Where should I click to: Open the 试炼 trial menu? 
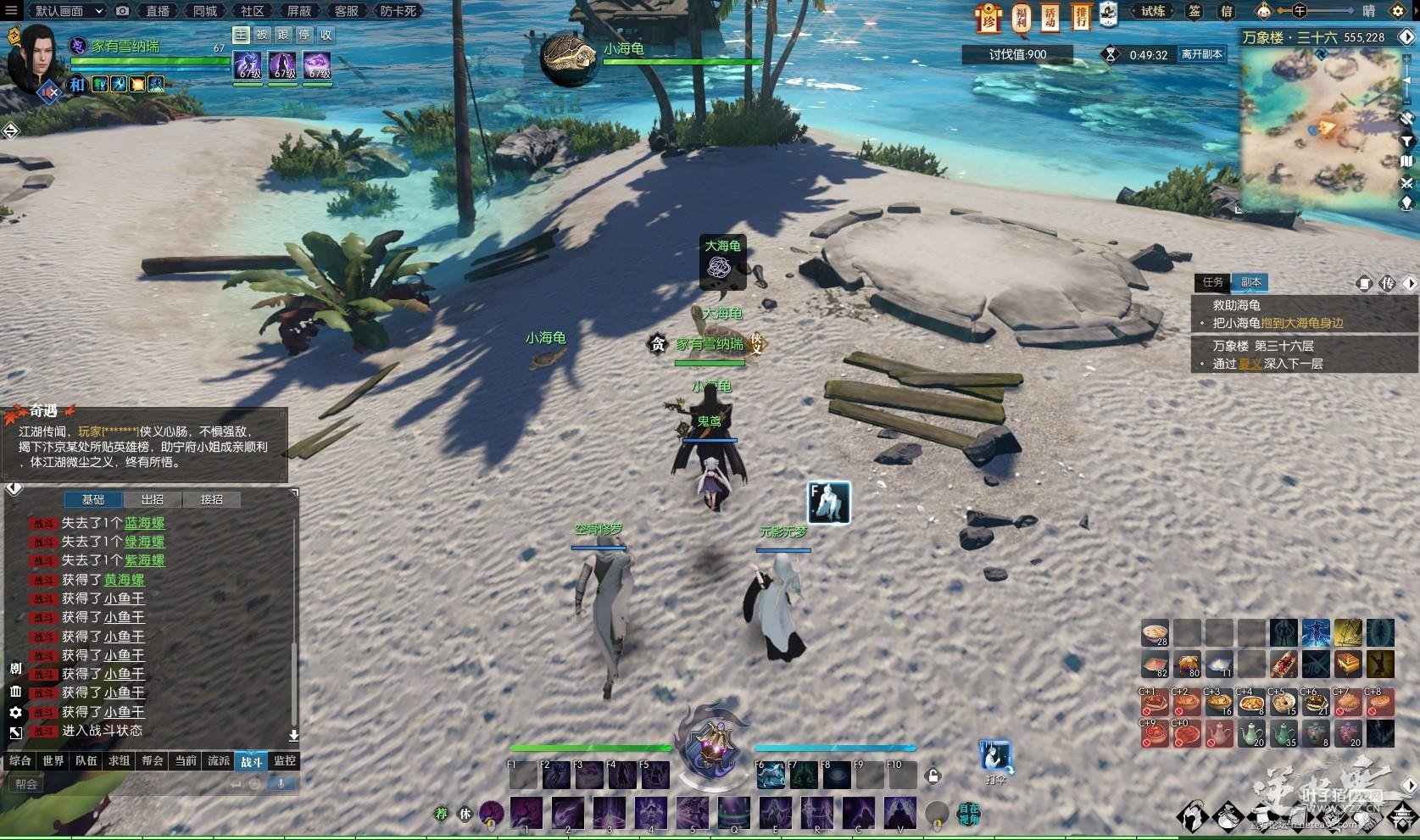tap(1153, 11)
